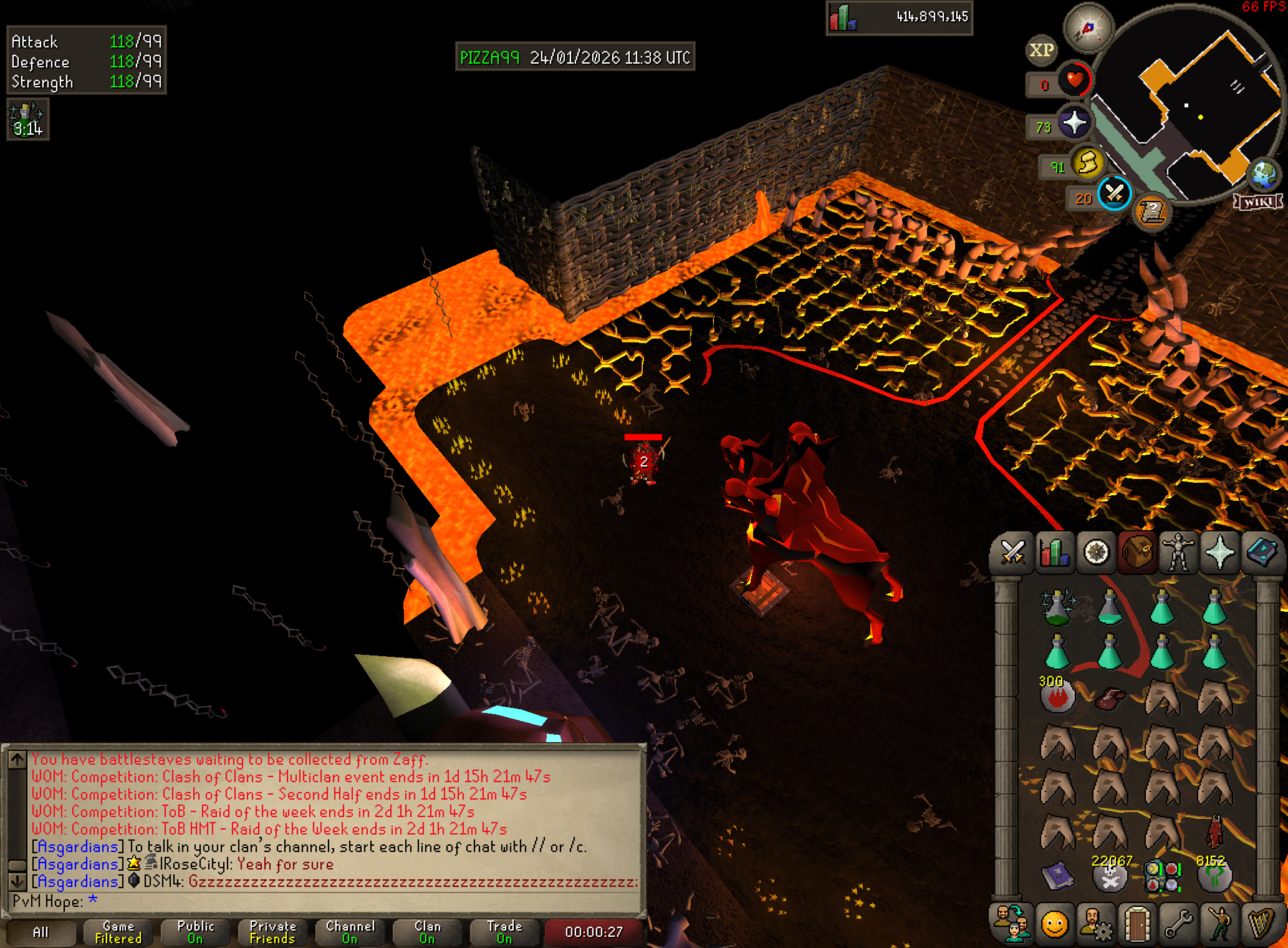Click the compass to face north
Viewport: 1288px width, 948px height.
[x=1088, y=28]
